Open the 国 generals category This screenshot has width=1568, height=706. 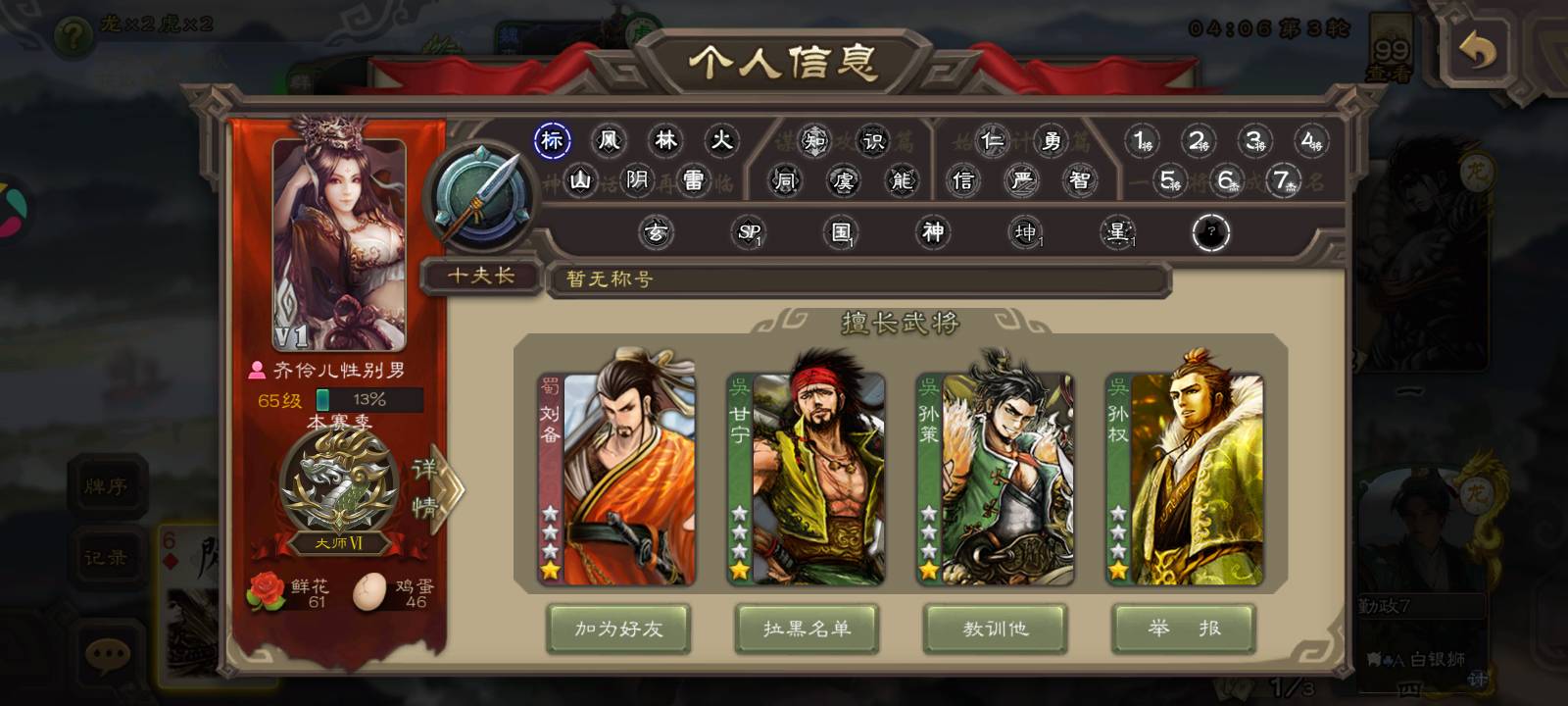(x=842, y=232)
